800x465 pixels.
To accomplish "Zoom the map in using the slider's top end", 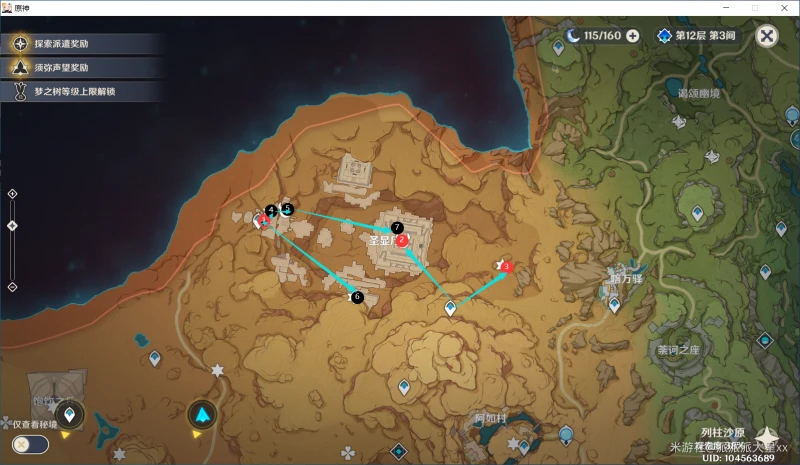I will coord(12,194).
